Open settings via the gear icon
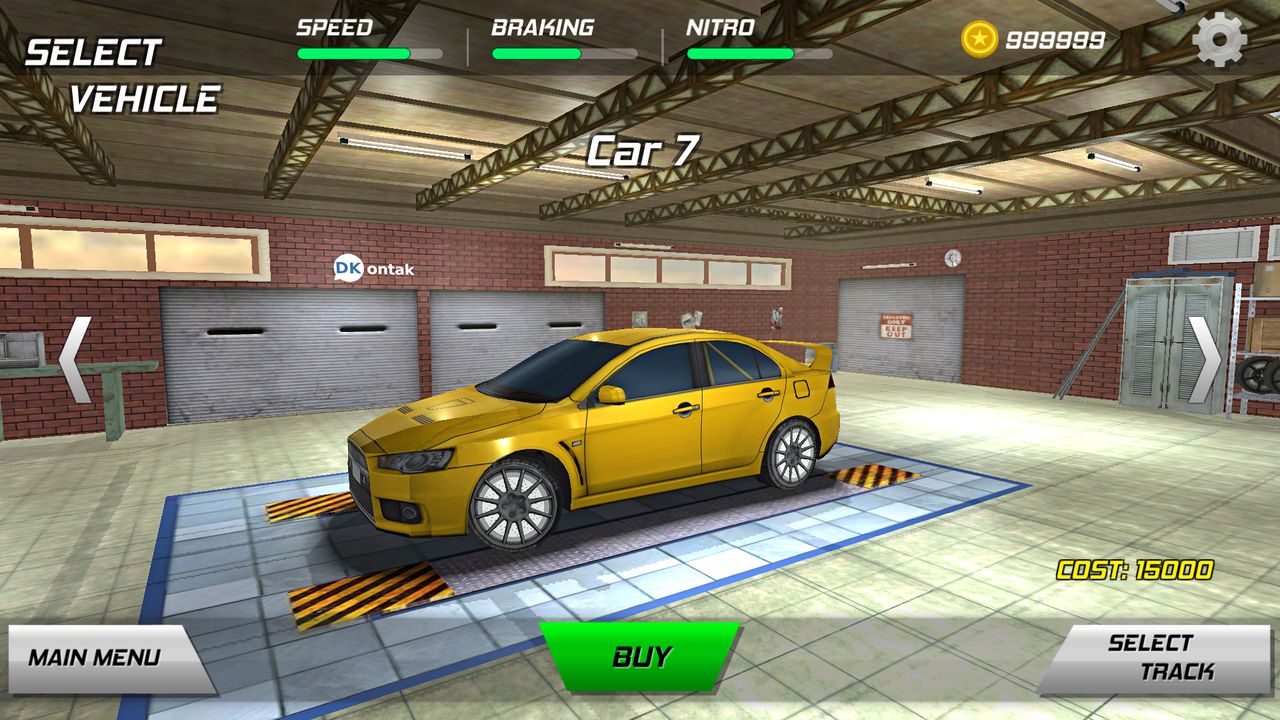1280x720 pixels. [1219, 40]
